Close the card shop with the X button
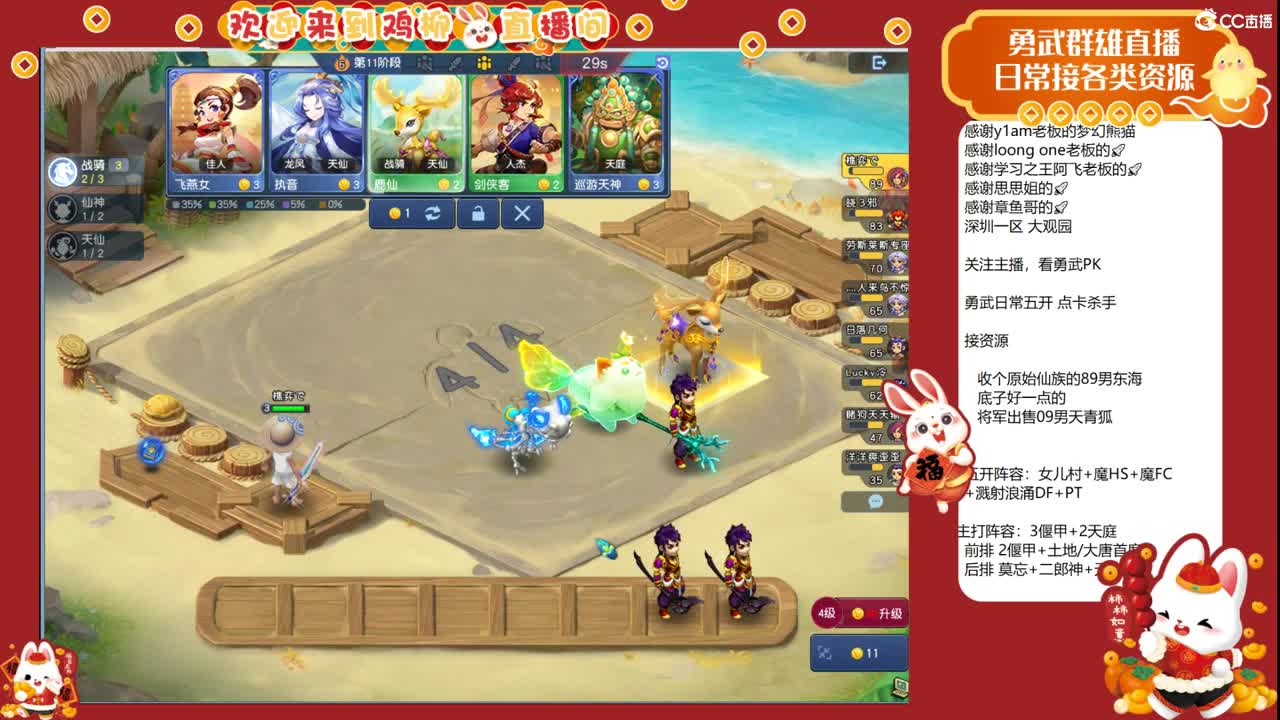Image resolution: width=1280 pixels, height=720 pixels. point(521,212)
